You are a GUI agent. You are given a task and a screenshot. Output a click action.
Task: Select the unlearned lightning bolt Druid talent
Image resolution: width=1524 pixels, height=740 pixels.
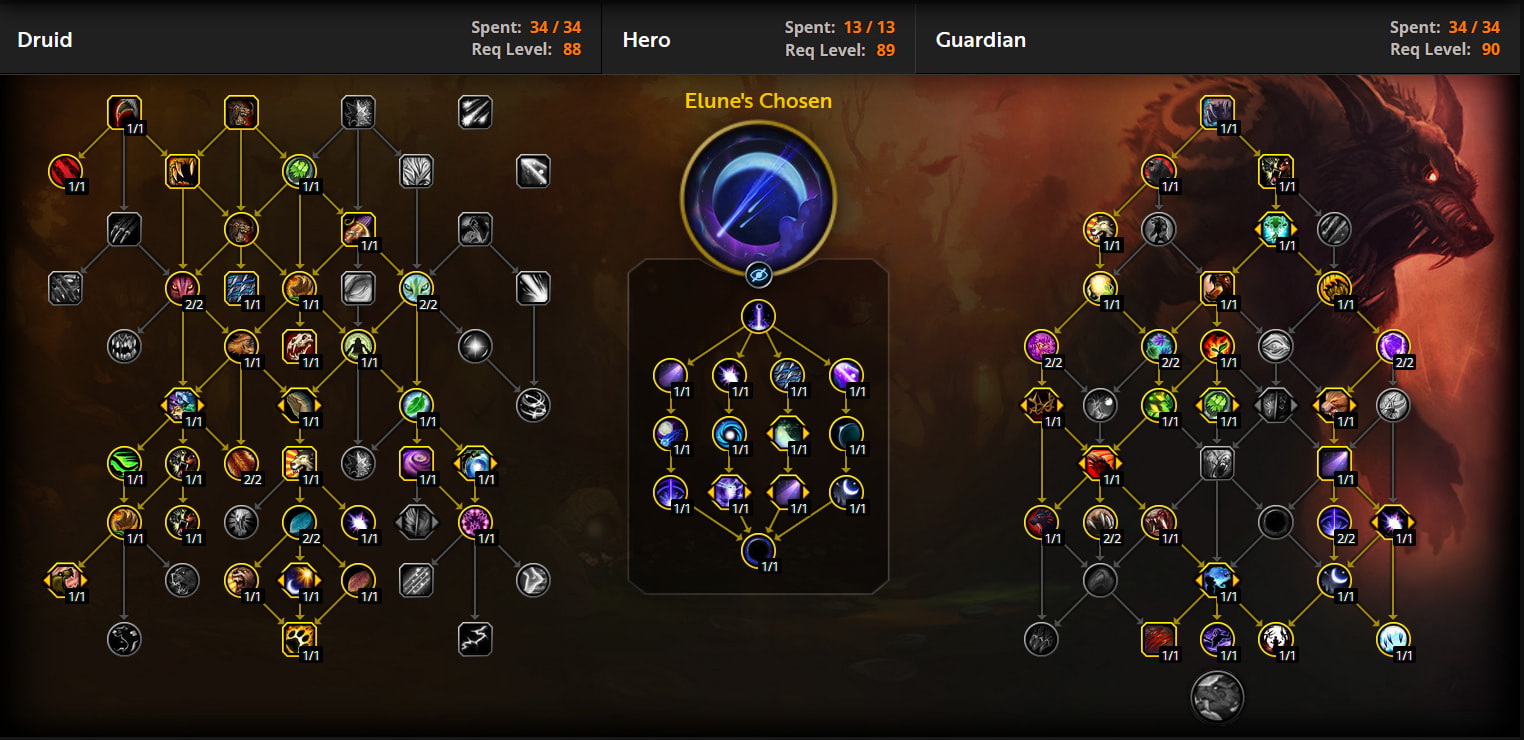(x=475, y=638)
